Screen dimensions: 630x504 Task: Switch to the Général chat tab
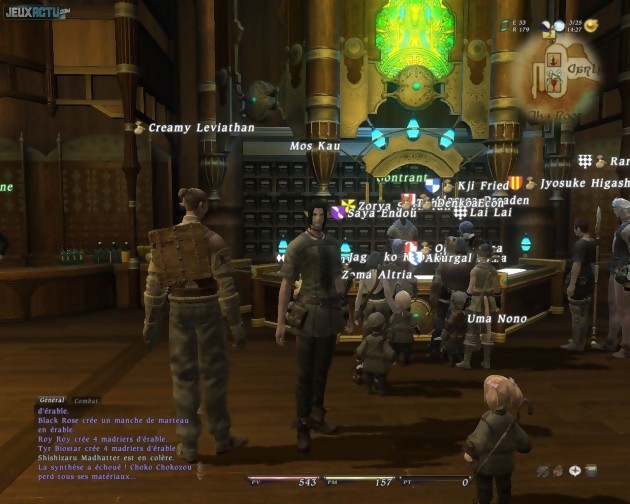coord(52,400)
